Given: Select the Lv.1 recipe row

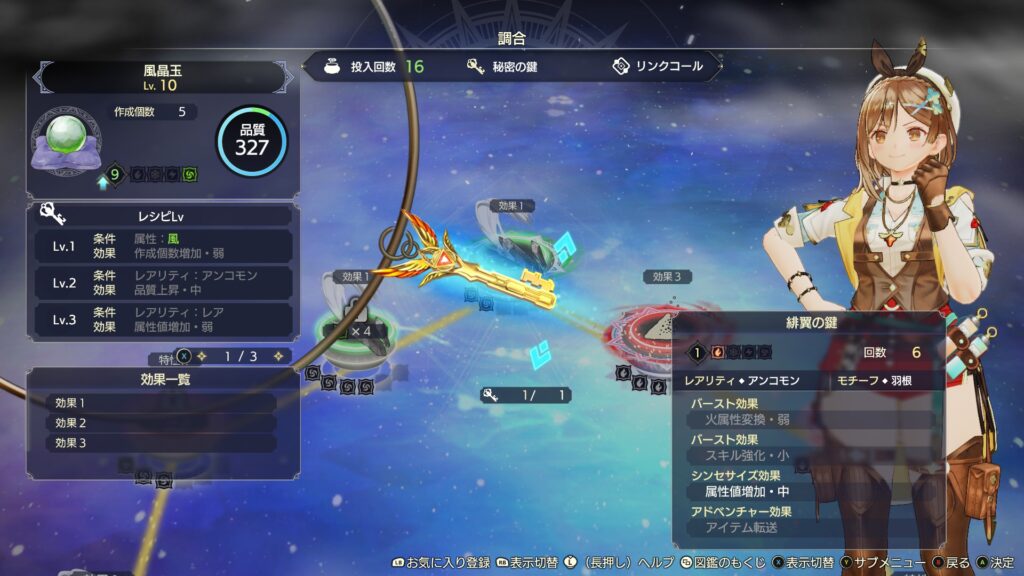Looking at the screenshot, I should [162, 246].
